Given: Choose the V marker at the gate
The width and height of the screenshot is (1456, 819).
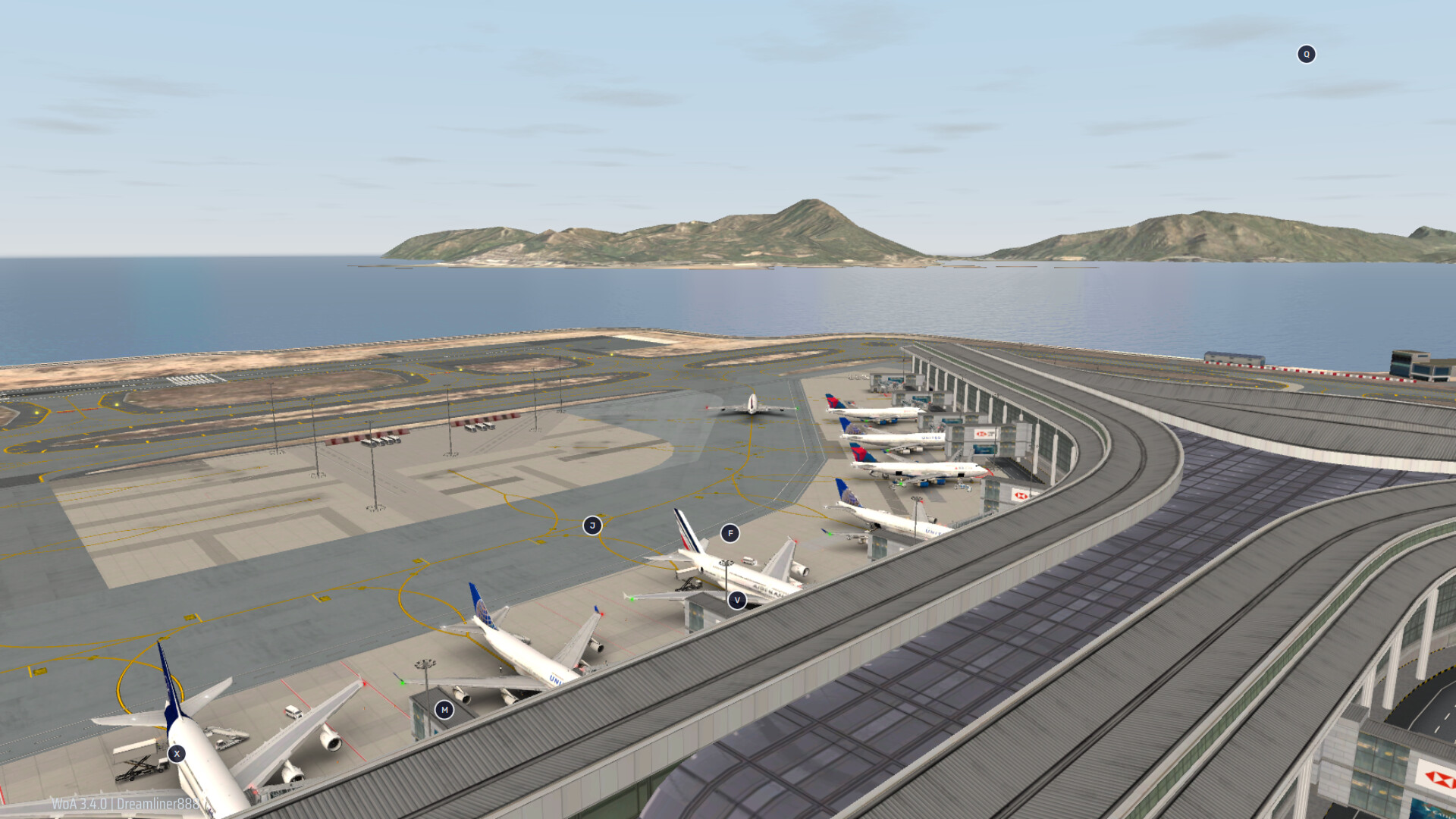Looking at the screenshot, I should (736, 600).
